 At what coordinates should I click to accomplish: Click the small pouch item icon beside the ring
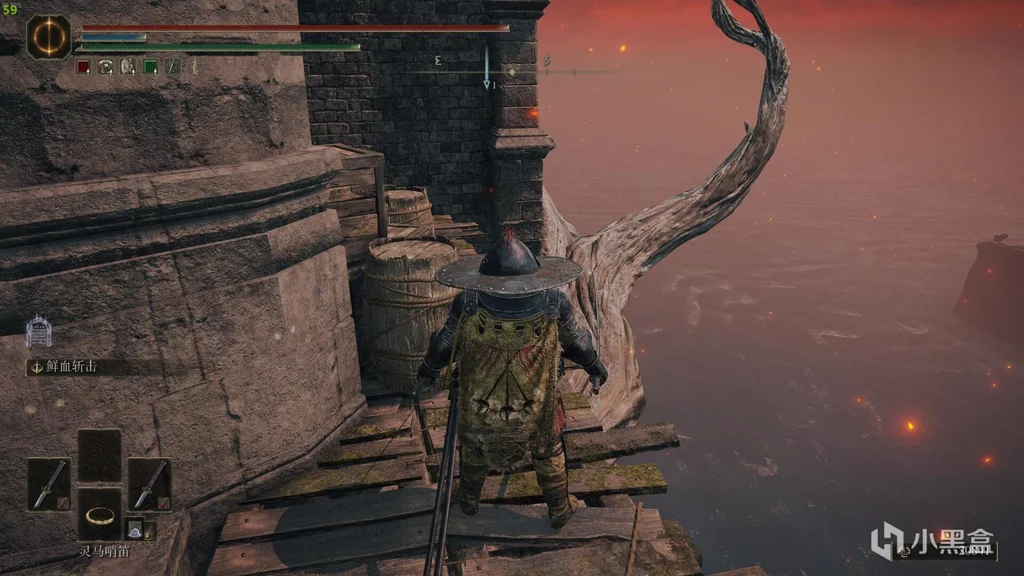click(x=135, y=529)
